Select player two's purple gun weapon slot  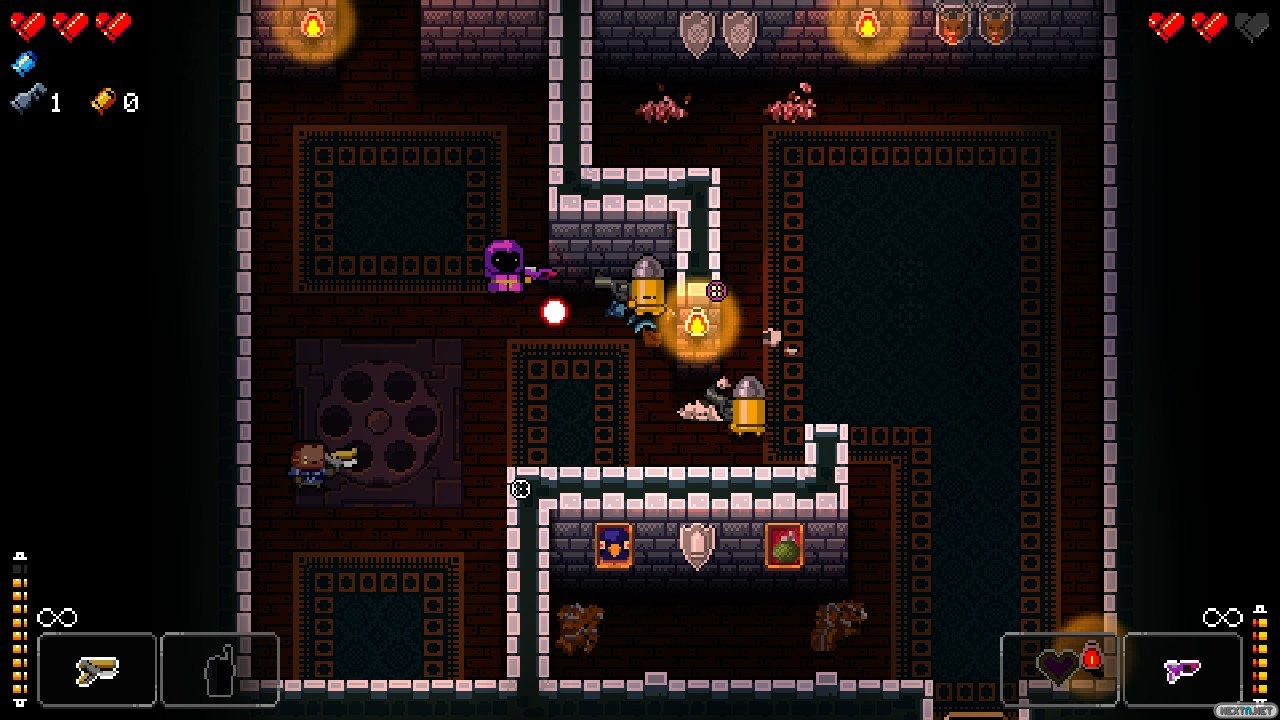1183,670
